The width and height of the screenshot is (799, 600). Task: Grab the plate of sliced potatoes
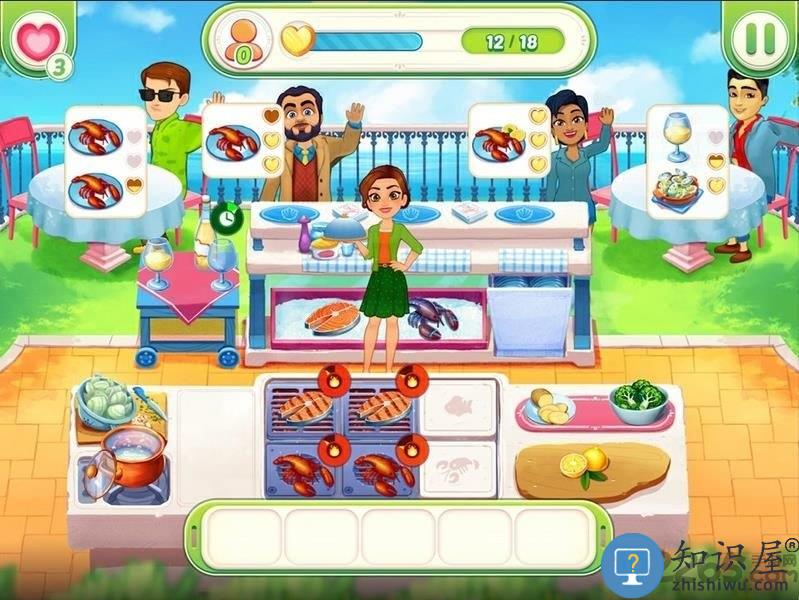point(550,406)
